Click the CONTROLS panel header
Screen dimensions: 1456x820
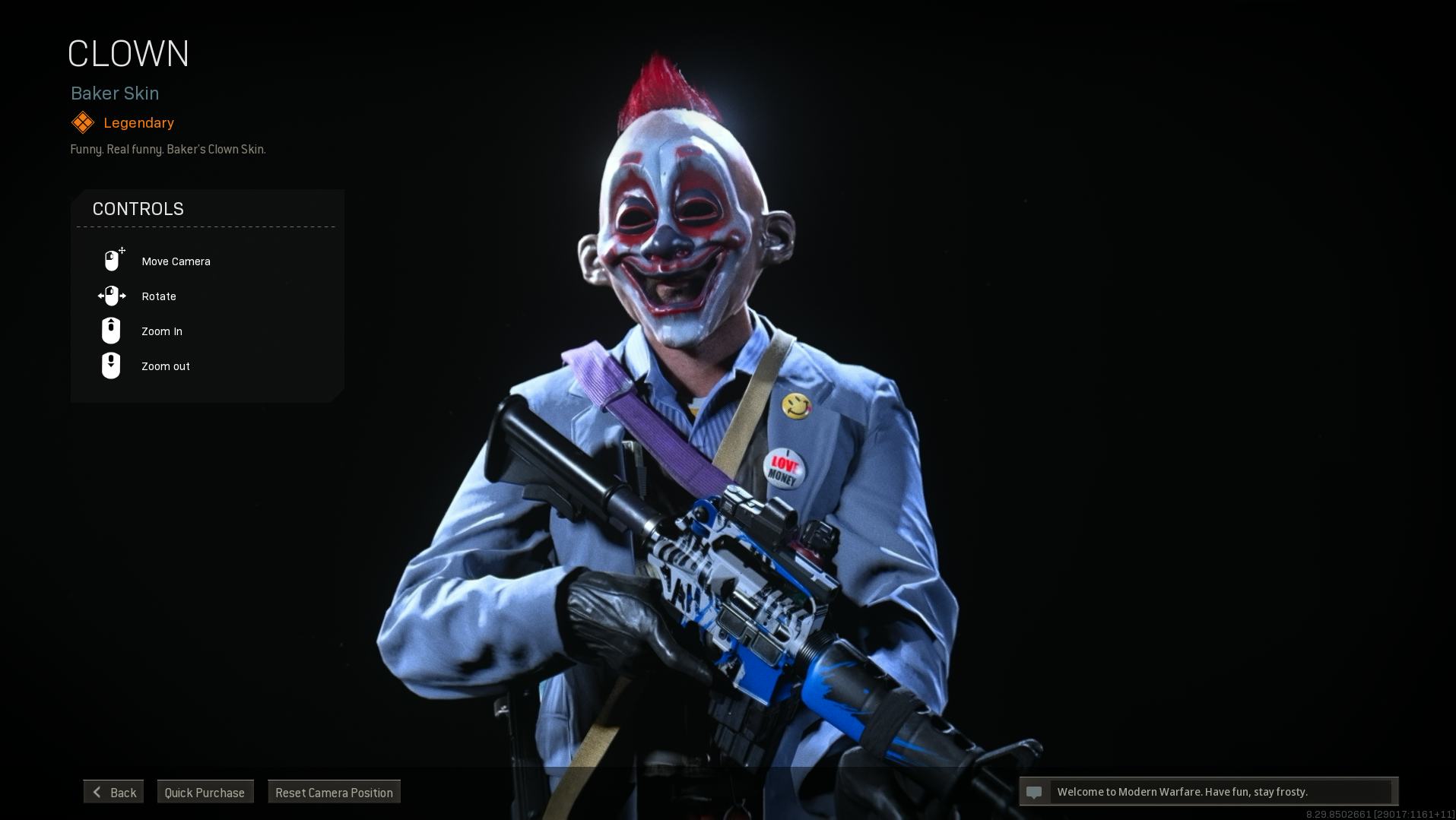tap(138, 209)
